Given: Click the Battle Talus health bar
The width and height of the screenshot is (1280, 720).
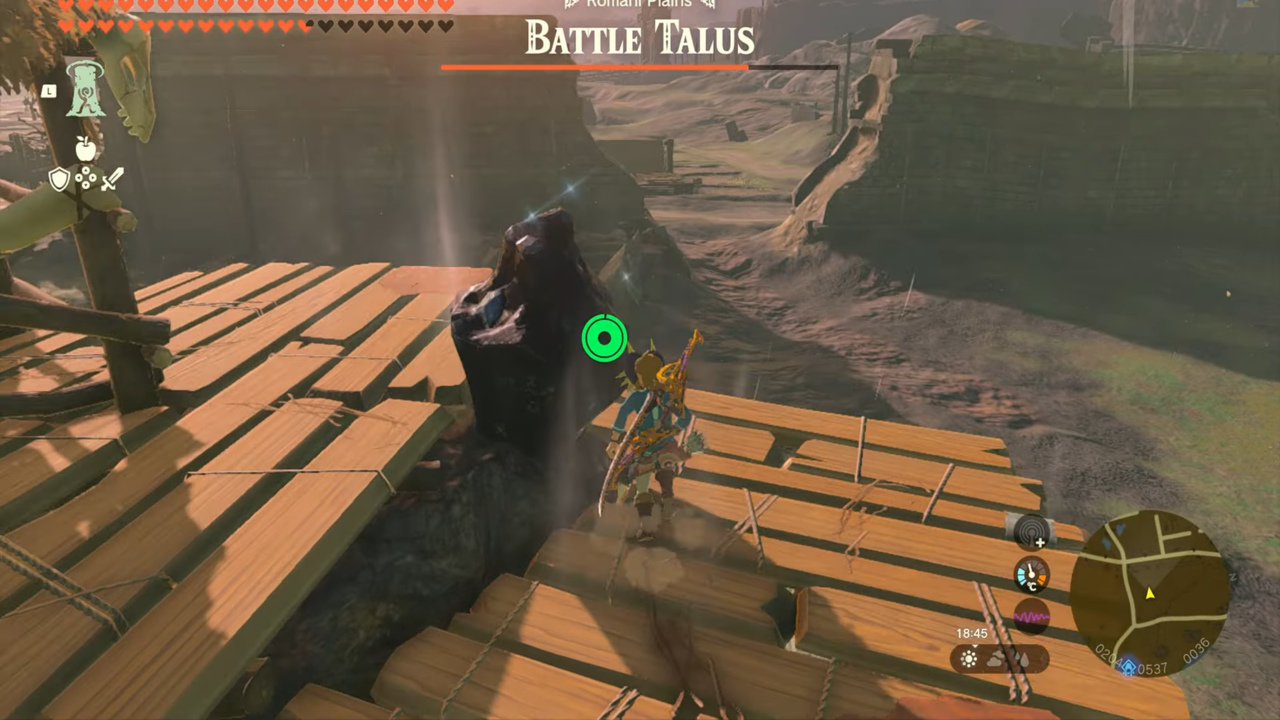Looking at the screenshot, I should tap(640, 67).
